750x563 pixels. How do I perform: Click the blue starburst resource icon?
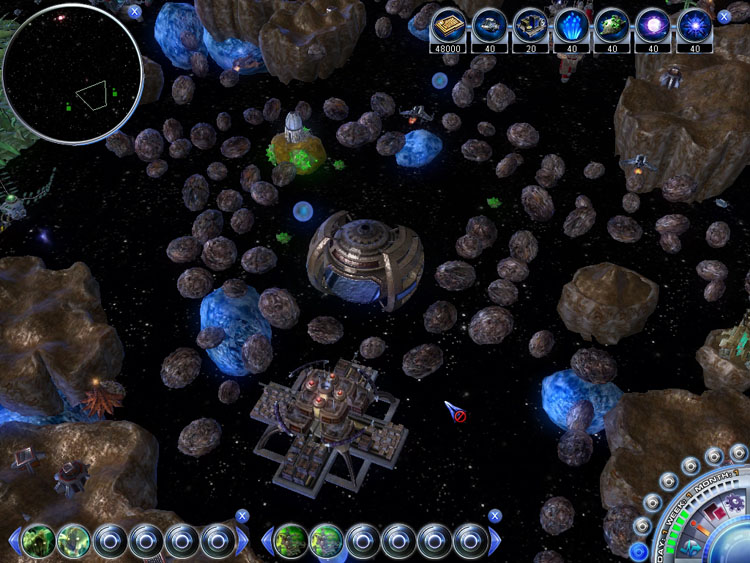pos(695,24)
